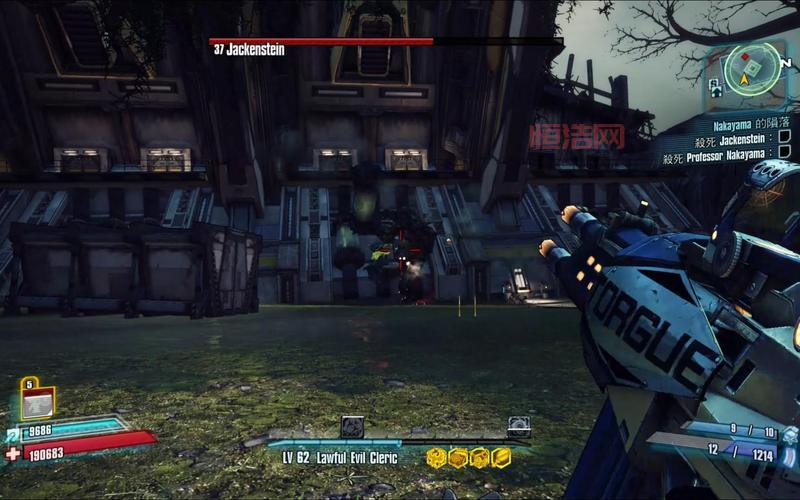Click the icon at the experience bar's right end
The width and height of the screenshot is (800, 500).
coord(518,427)
